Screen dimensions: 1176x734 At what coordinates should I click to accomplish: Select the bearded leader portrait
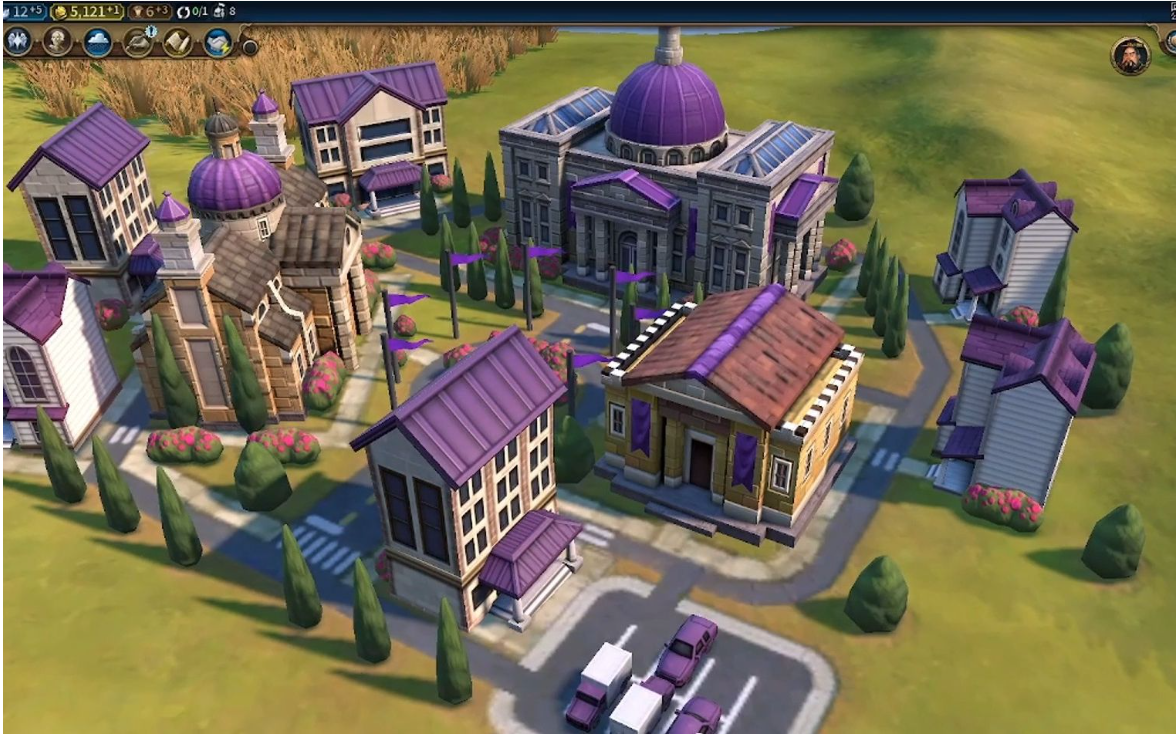point(1130,56)
